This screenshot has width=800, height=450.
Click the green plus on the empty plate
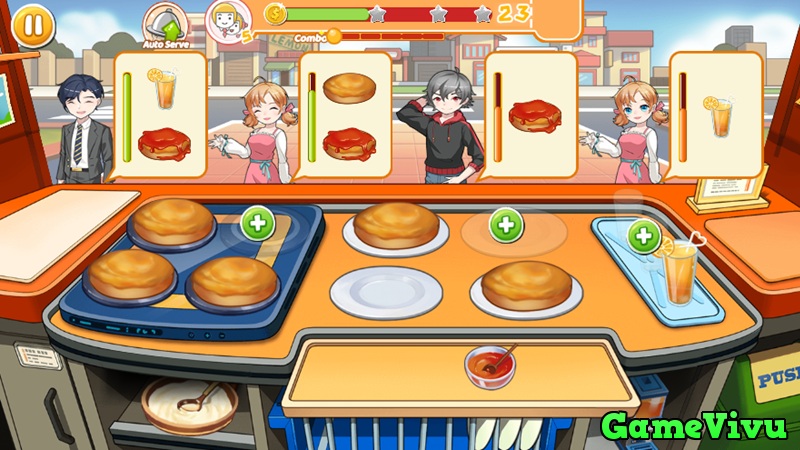pos(506,223)
